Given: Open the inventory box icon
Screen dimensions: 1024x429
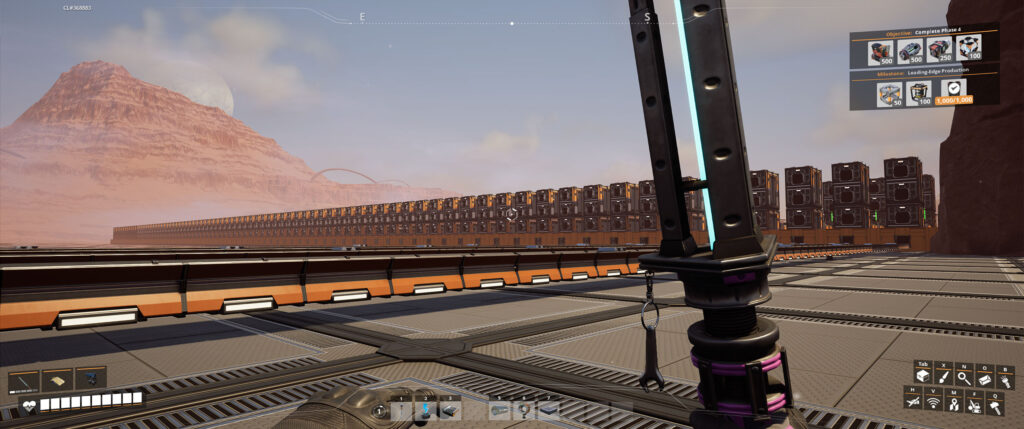Looking at the screenshot, I should coord(924,376).
